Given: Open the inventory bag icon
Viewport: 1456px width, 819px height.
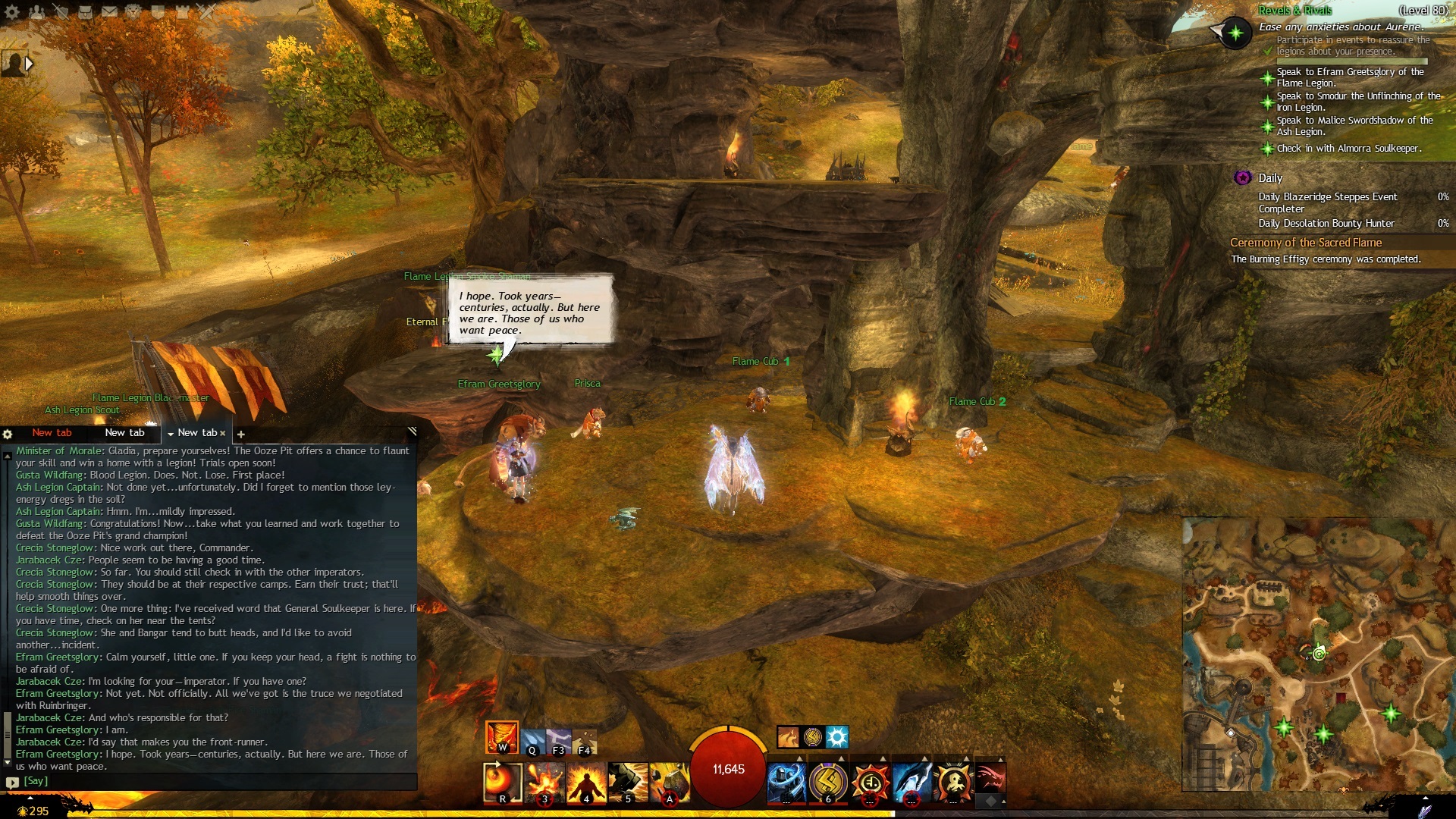Looking at the screenshot, I should (85, 11).
